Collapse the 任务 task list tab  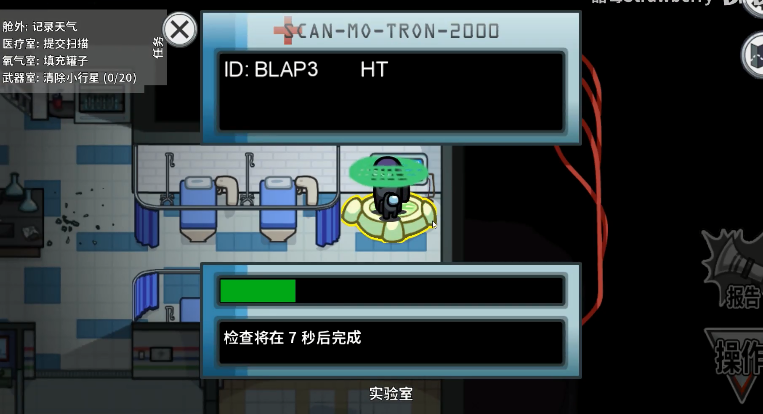159,47
